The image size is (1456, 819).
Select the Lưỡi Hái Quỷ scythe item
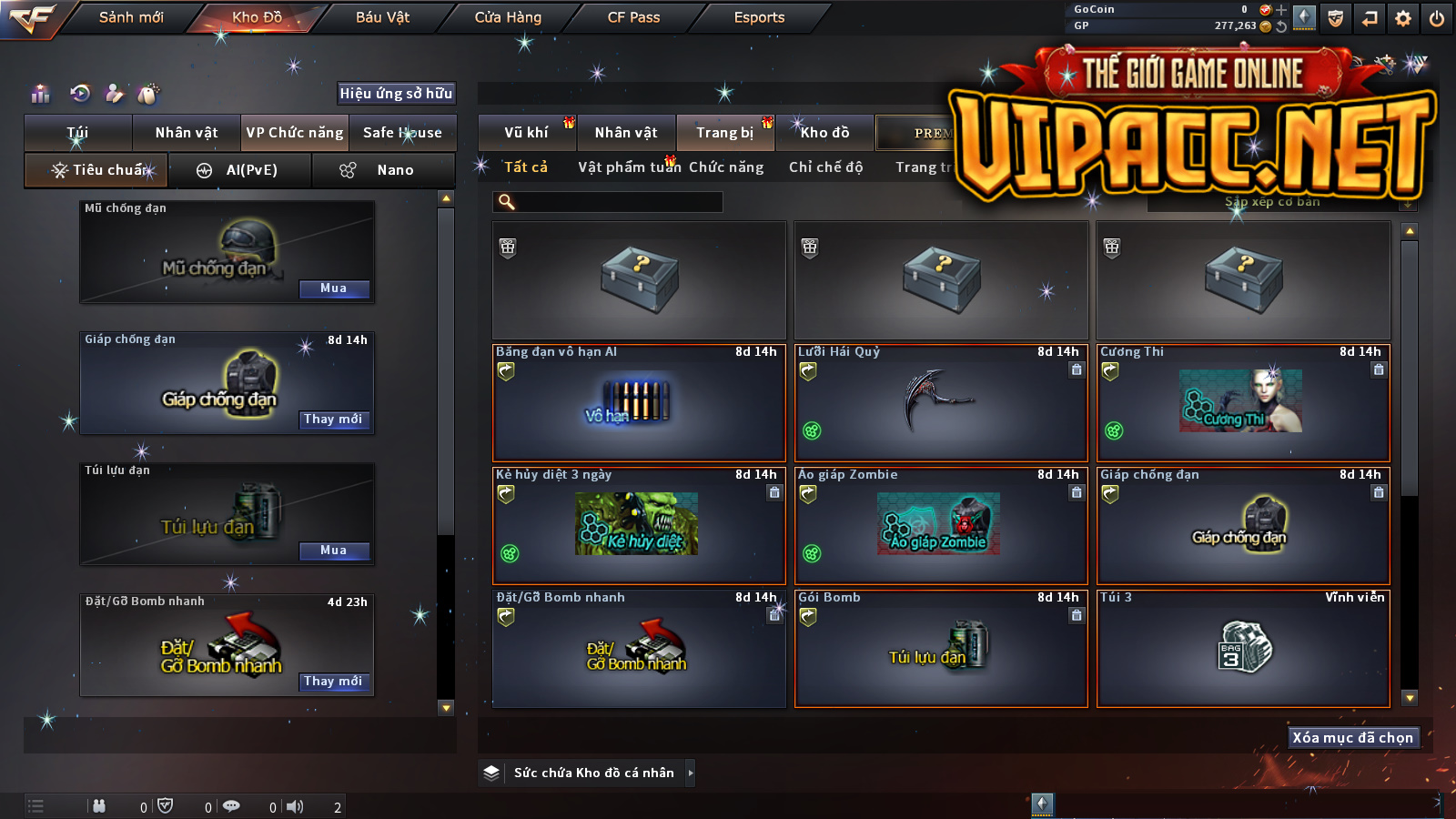941,402
